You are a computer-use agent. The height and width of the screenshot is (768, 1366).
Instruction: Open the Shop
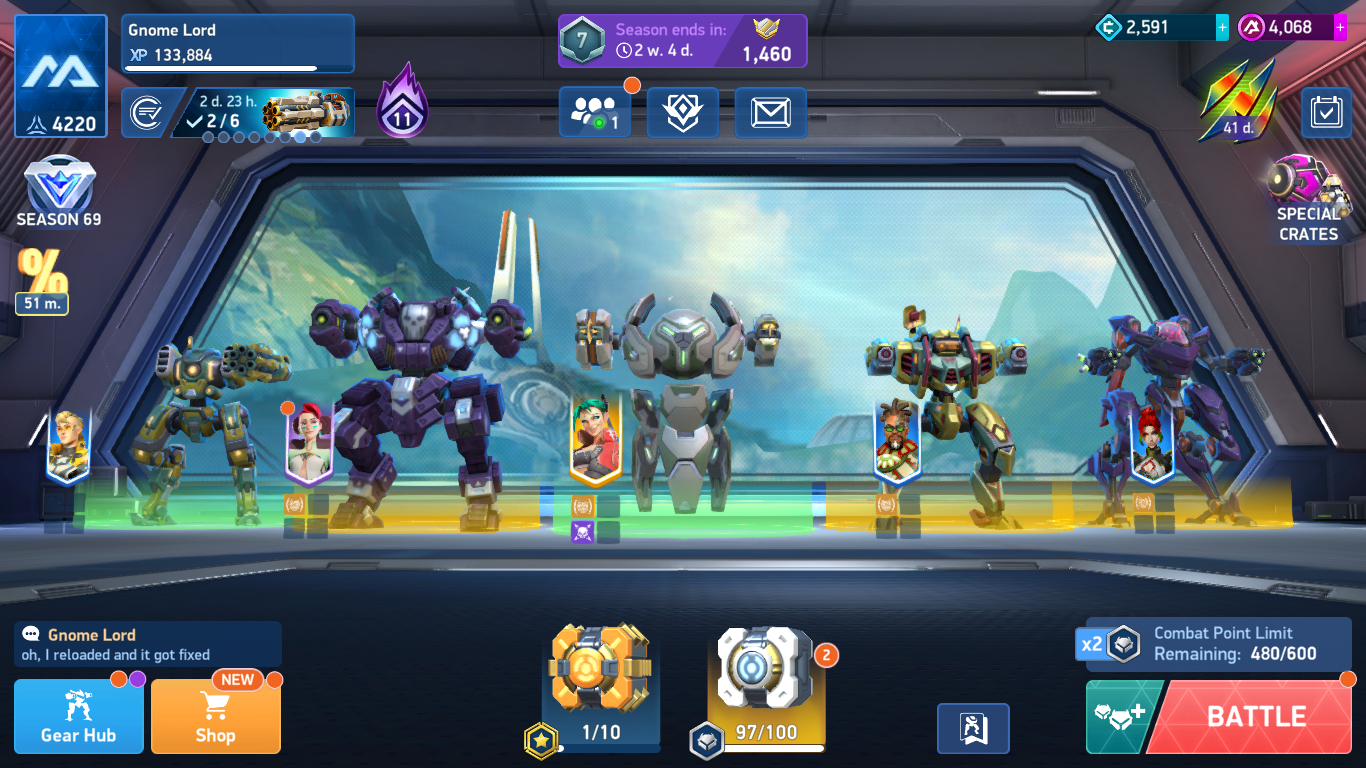(x=215, y=716)
